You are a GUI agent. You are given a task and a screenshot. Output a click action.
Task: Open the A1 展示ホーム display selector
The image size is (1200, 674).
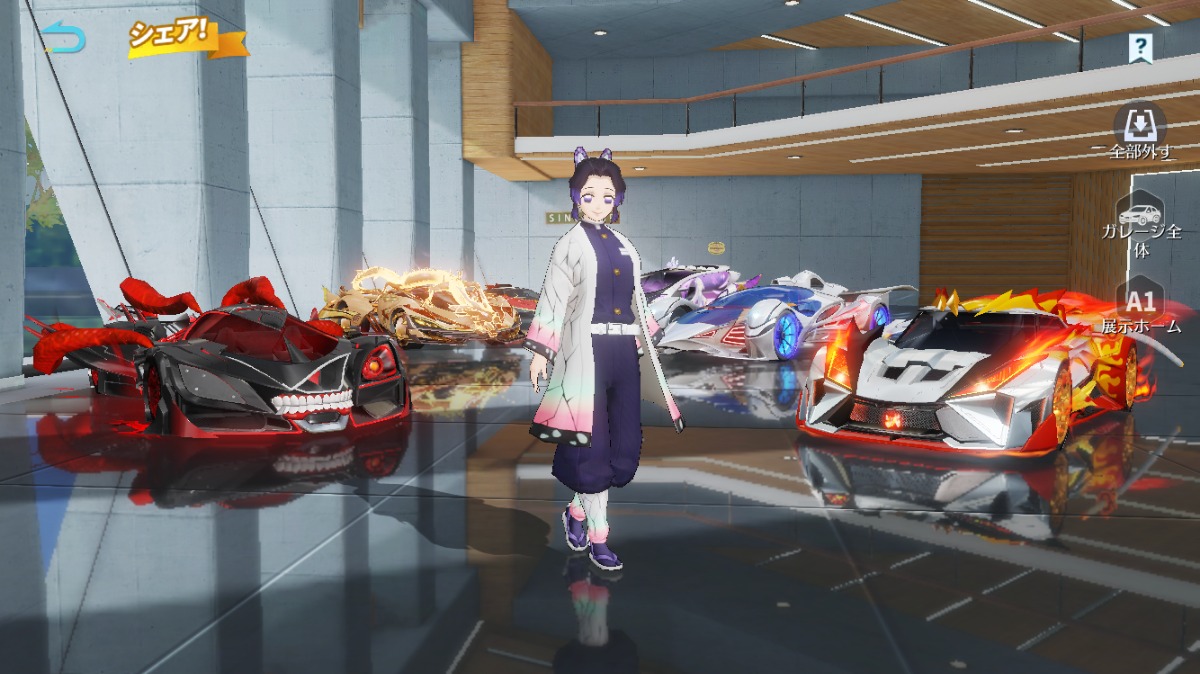(1141, 310)
